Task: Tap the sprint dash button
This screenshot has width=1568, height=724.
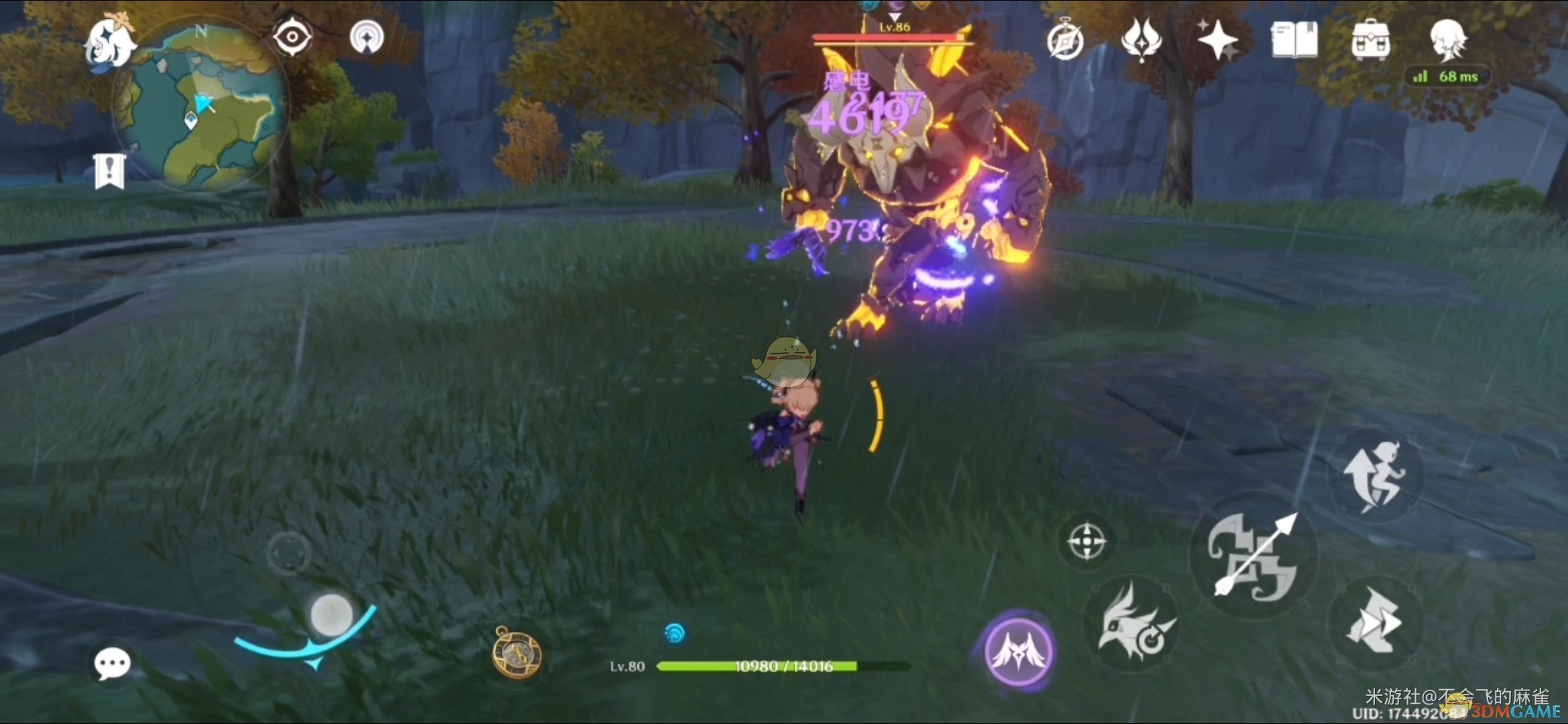Action: pyautogui.click(x=1375, y=623)
